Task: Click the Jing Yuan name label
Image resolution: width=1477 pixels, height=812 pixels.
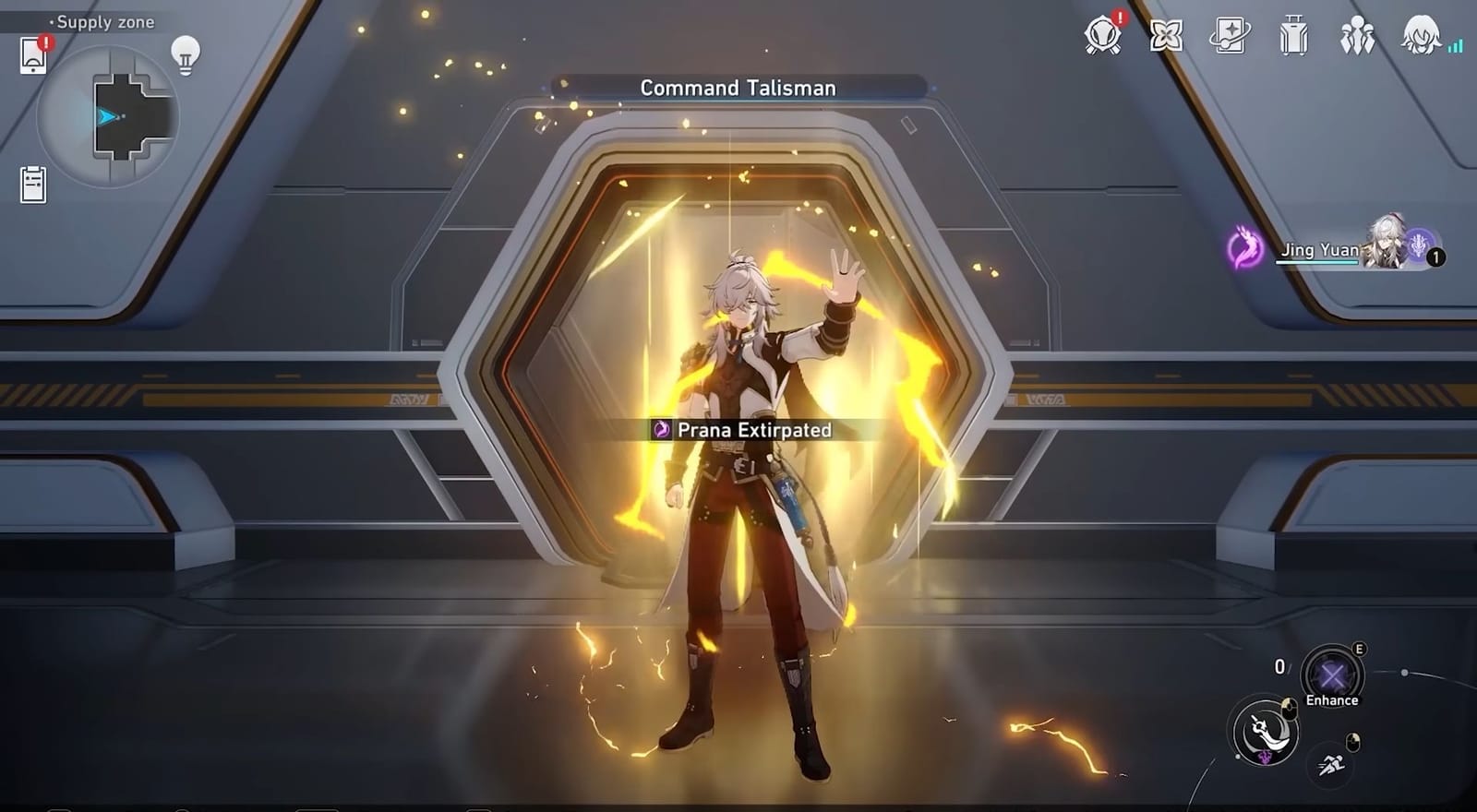Action: 1316,250
